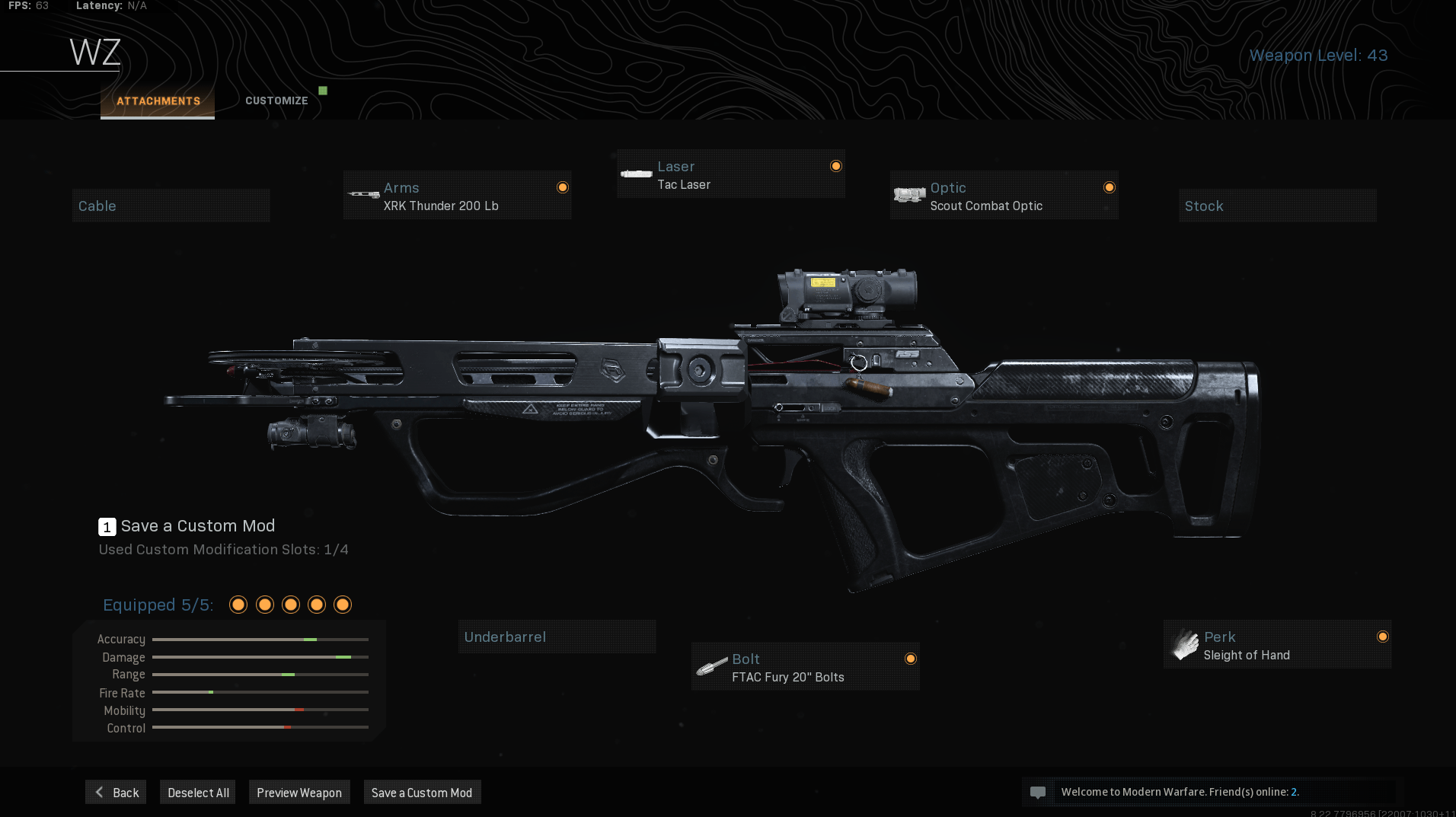The height and width of the screenshot is (817, 1456).
Task: Click the green indicator beside Customize
Action: point(324,90)
